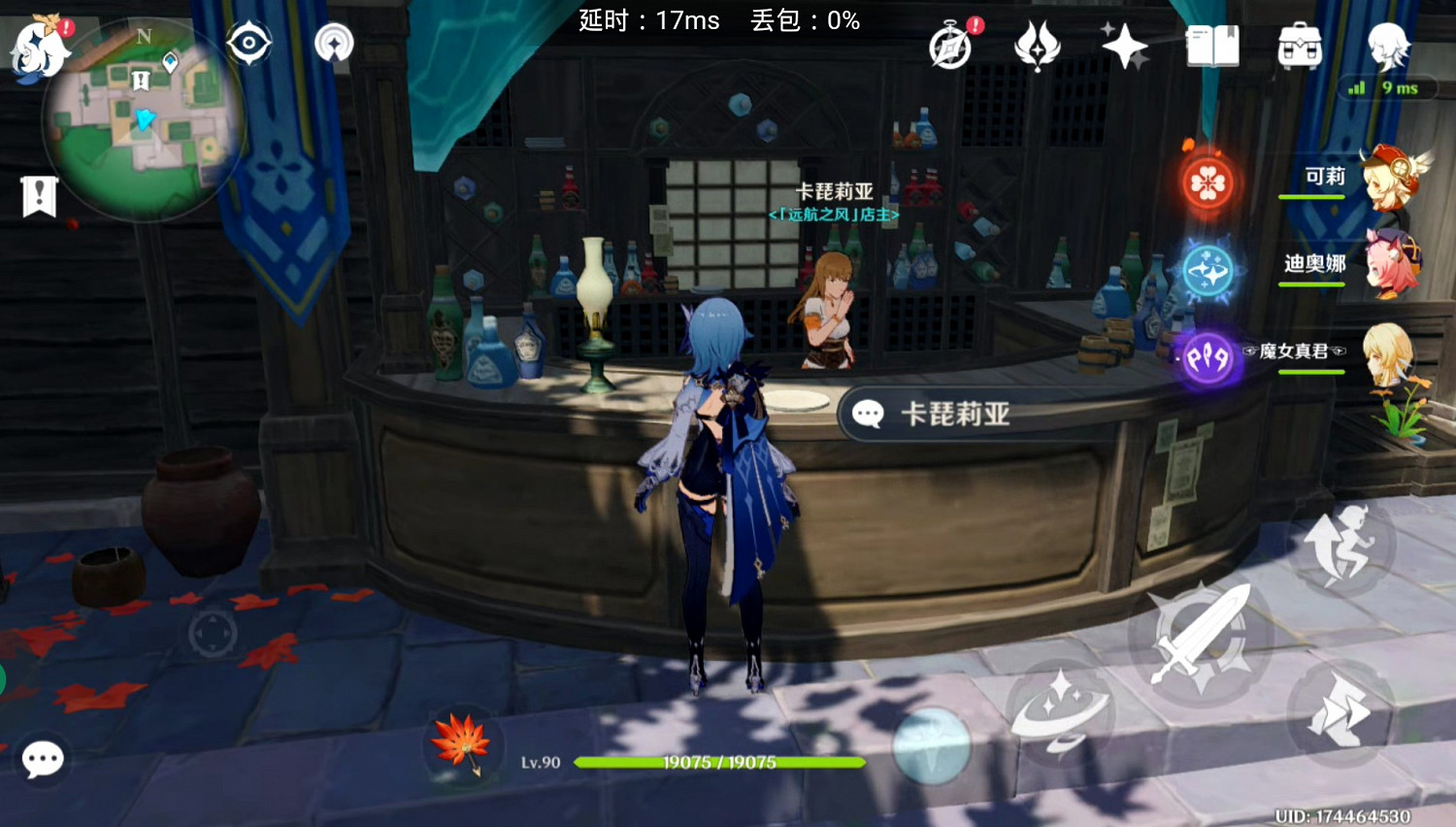
Task: Tap Klee's pyro burst flower icon
Action: pos(1207,181)
